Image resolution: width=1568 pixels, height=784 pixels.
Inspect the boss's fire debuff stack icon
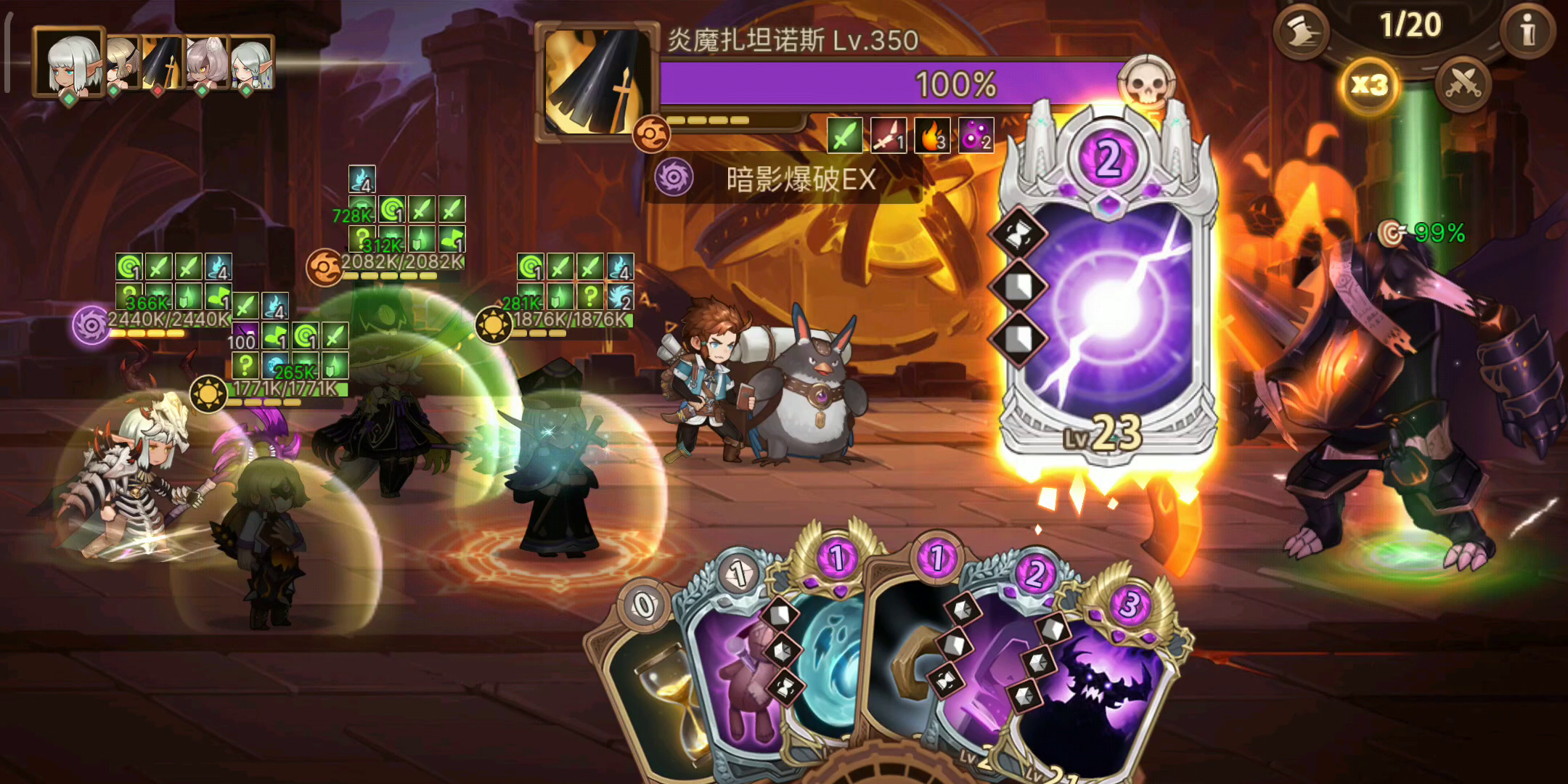click(931, 135)
